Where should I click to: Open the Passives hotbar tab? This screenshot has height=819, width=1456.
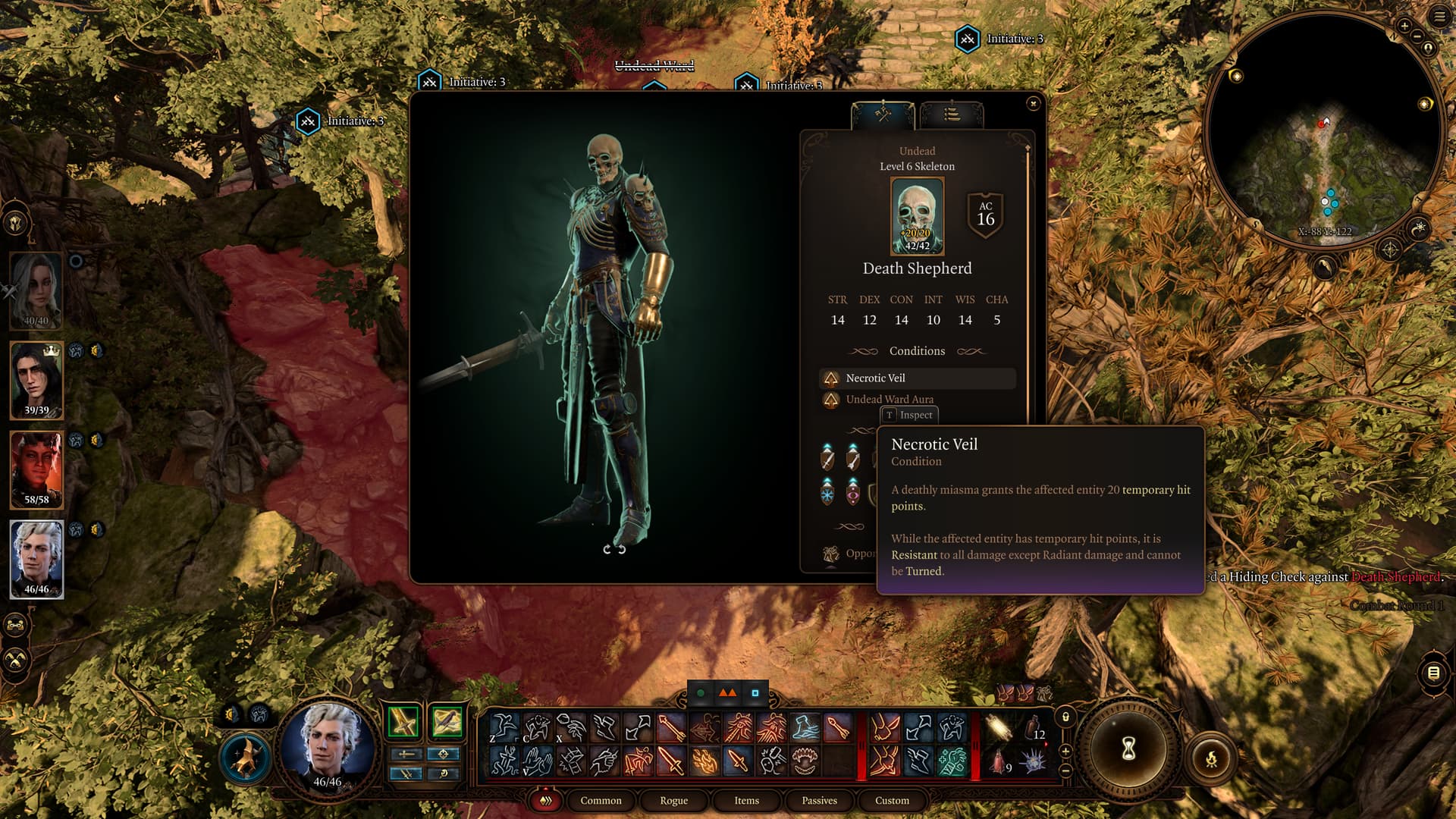[x=819, y=800]
